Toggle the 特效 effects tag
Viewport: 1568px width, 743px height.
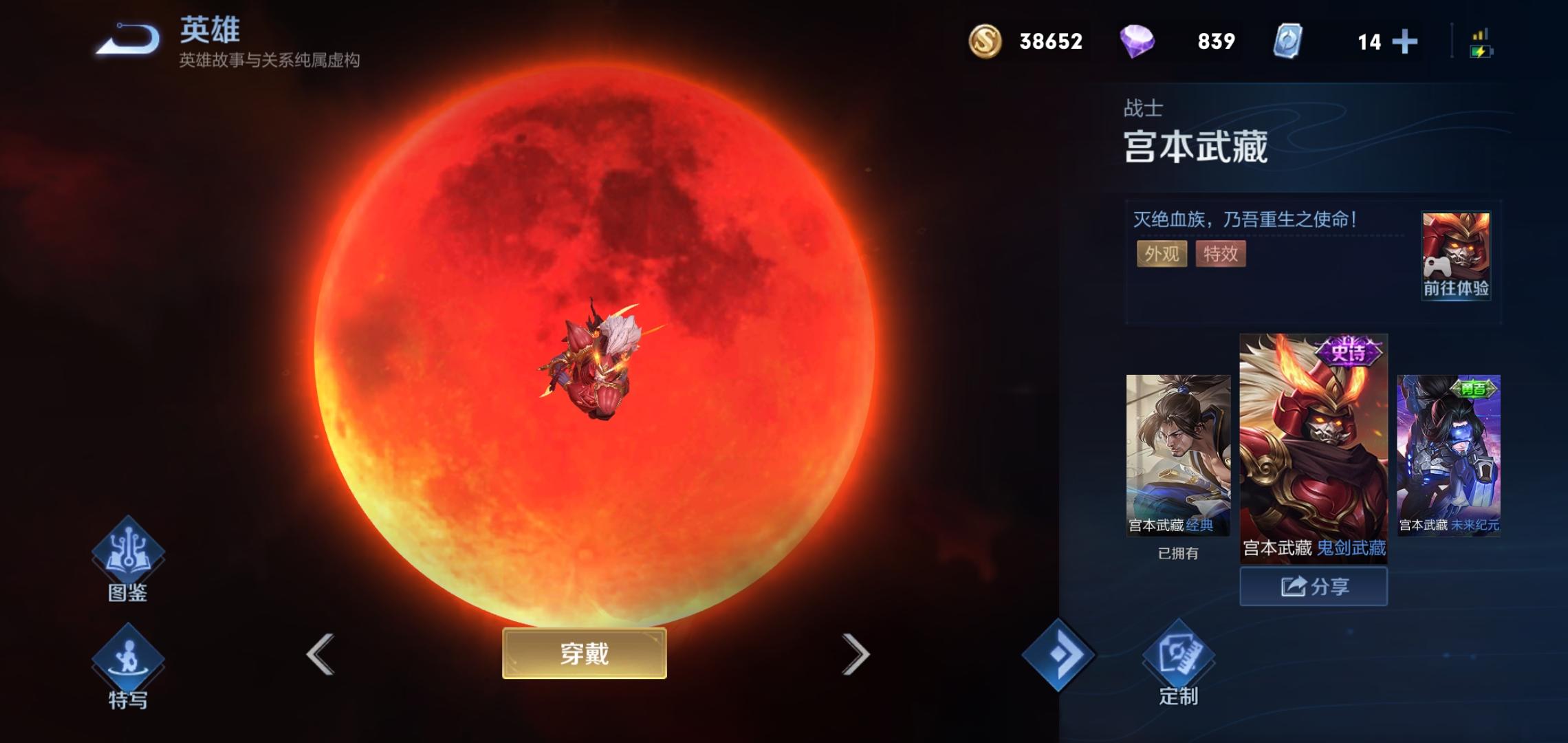click(1221, 255)
